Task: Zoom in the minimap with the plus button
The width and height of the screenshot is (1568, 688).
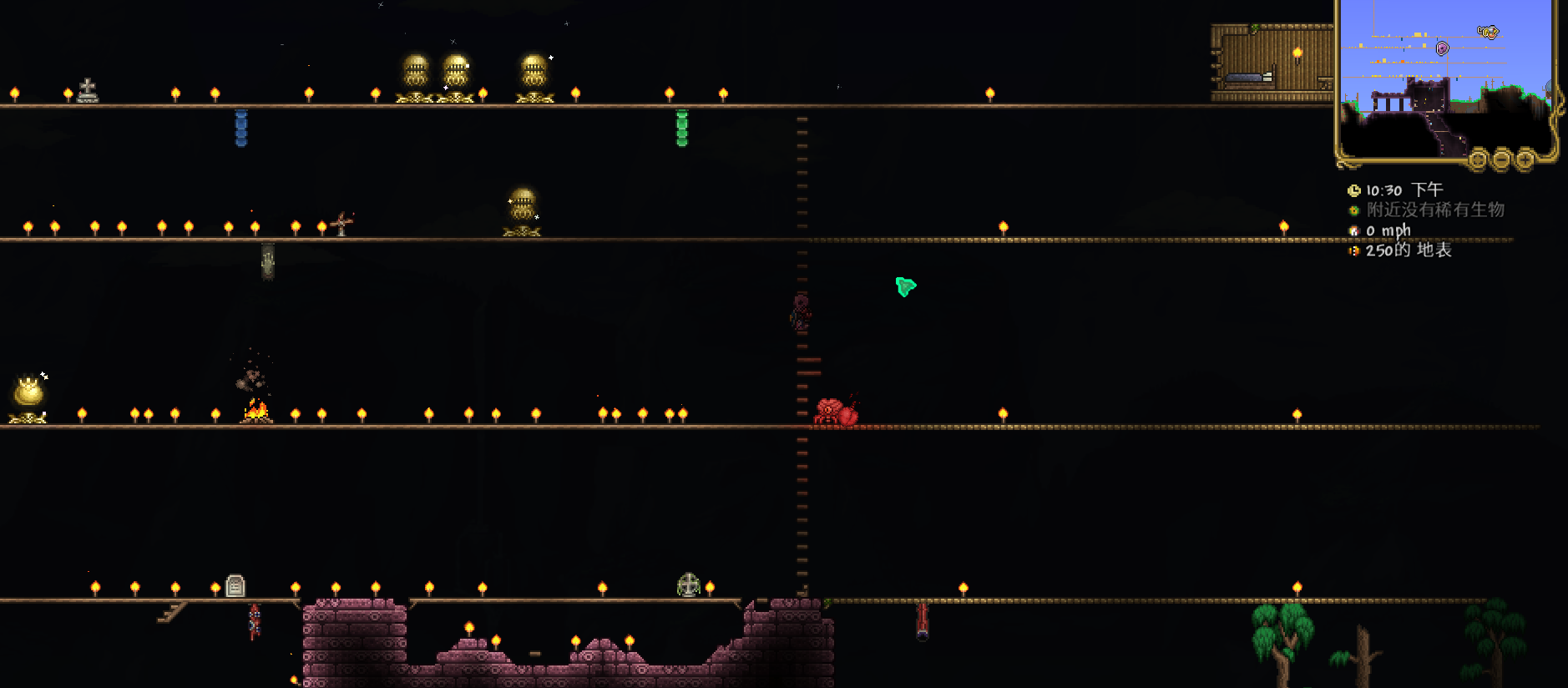Action: pyautogui.click(x=1525, y=159)
